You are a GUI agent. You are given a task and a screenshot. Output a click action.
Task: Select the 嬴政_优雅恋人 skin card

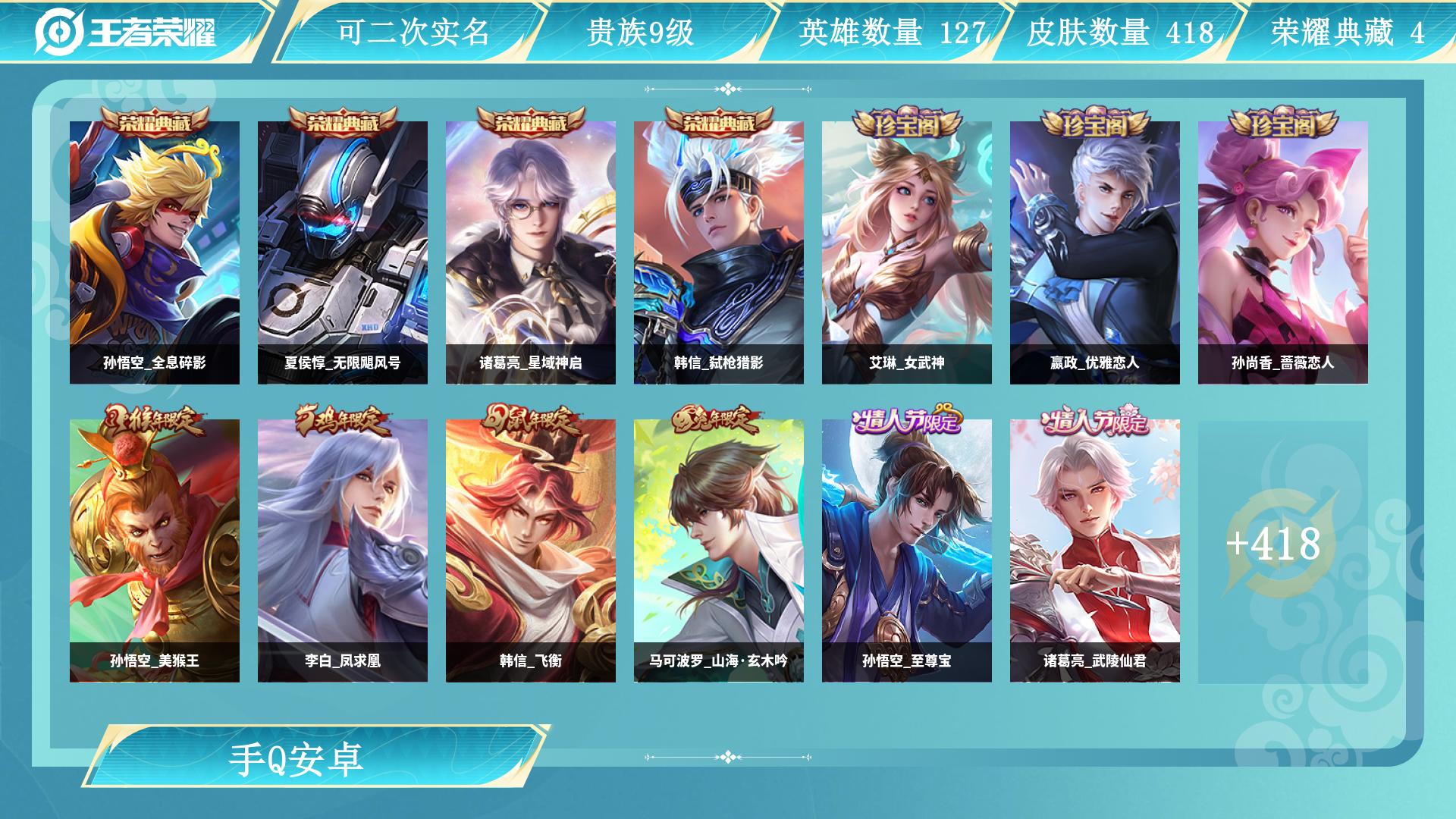coord(1095,253)
